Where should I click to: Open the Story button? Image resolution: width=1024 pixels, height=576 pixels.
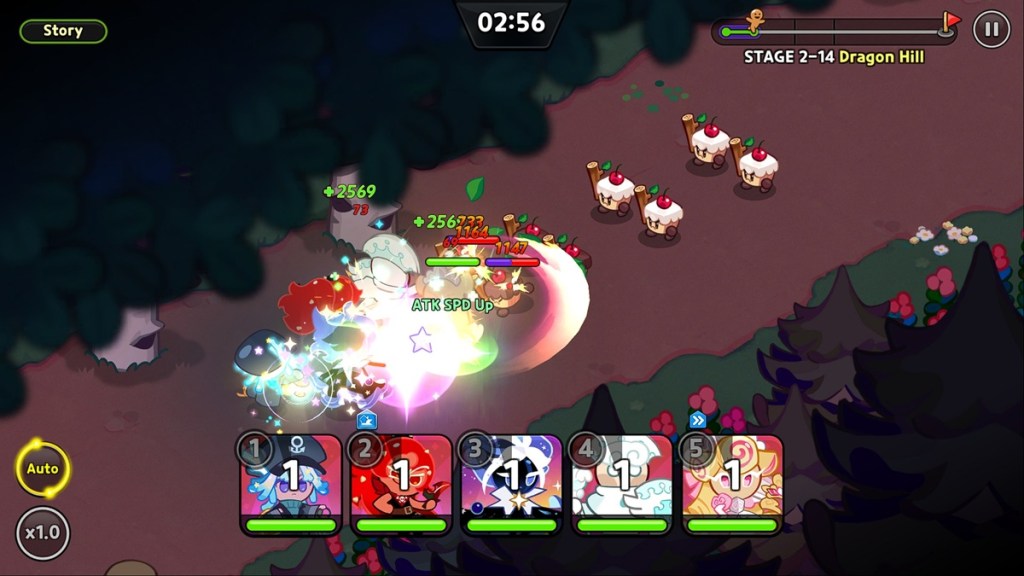pos(63,31)
